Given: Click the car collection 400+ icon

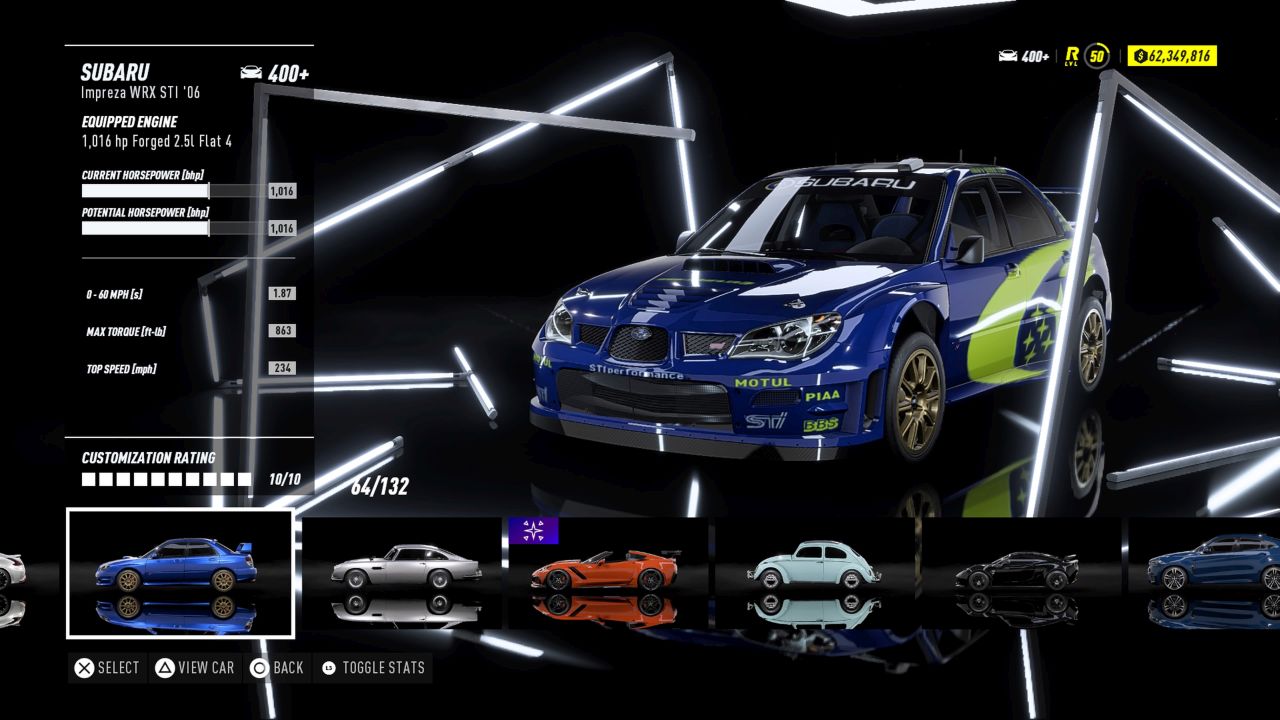Looking at the screenshot, I should pyautogui.click(x=1008, y=57).
